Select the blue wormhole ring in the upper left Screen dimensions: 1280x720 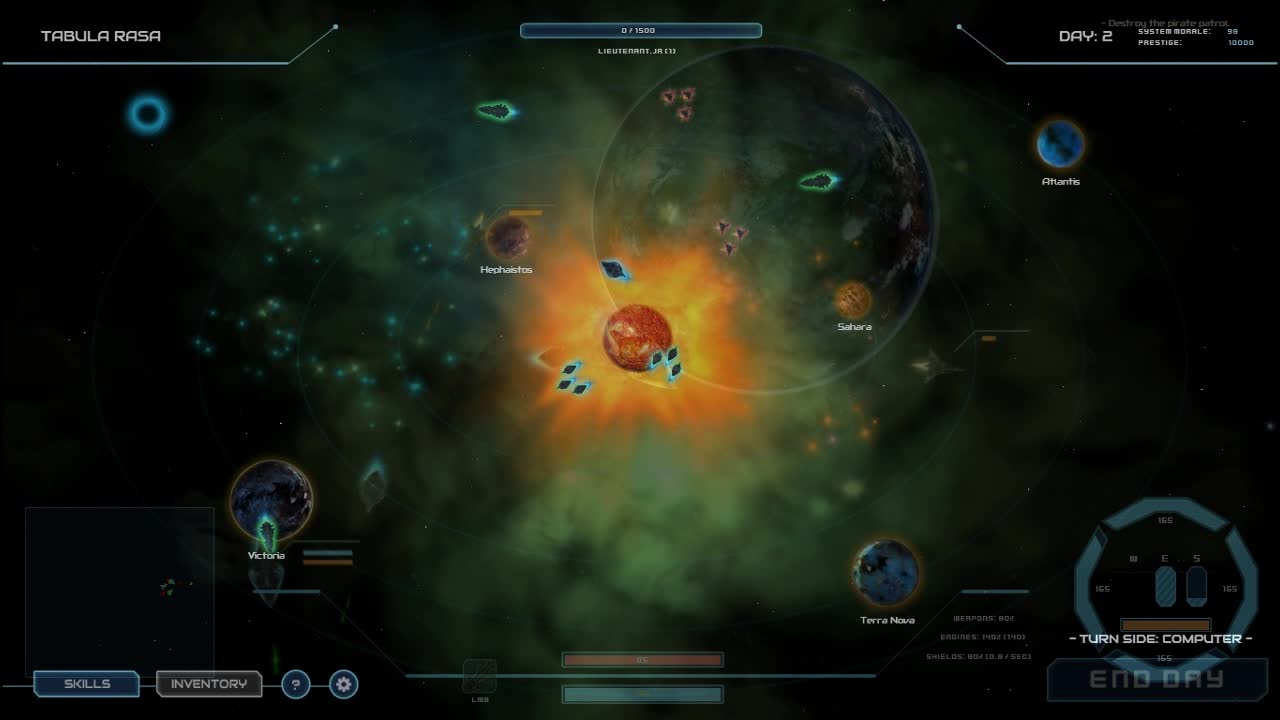click(147, 114)
